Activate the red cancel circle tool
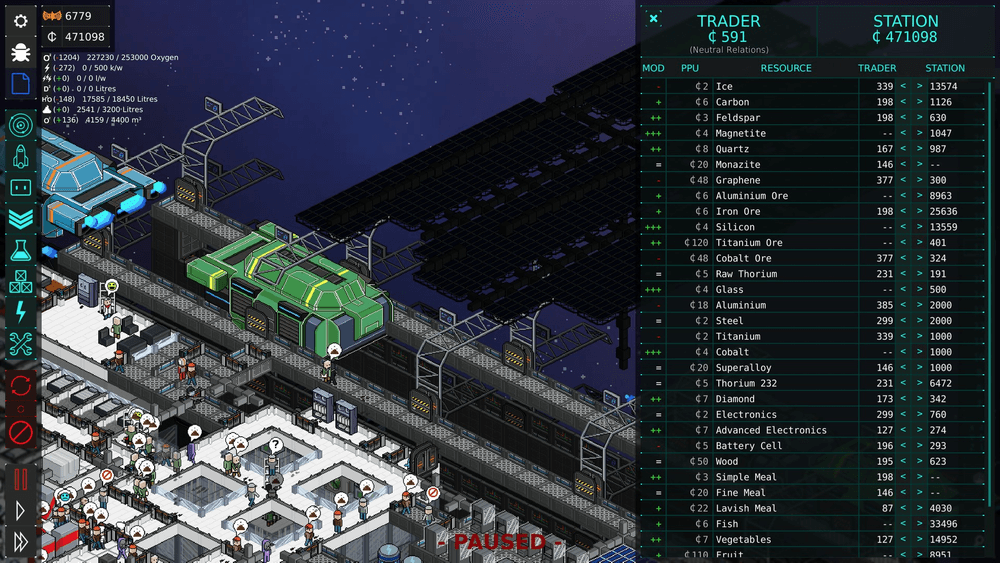This screenshot has height=563, width=1000. (20, 432)
